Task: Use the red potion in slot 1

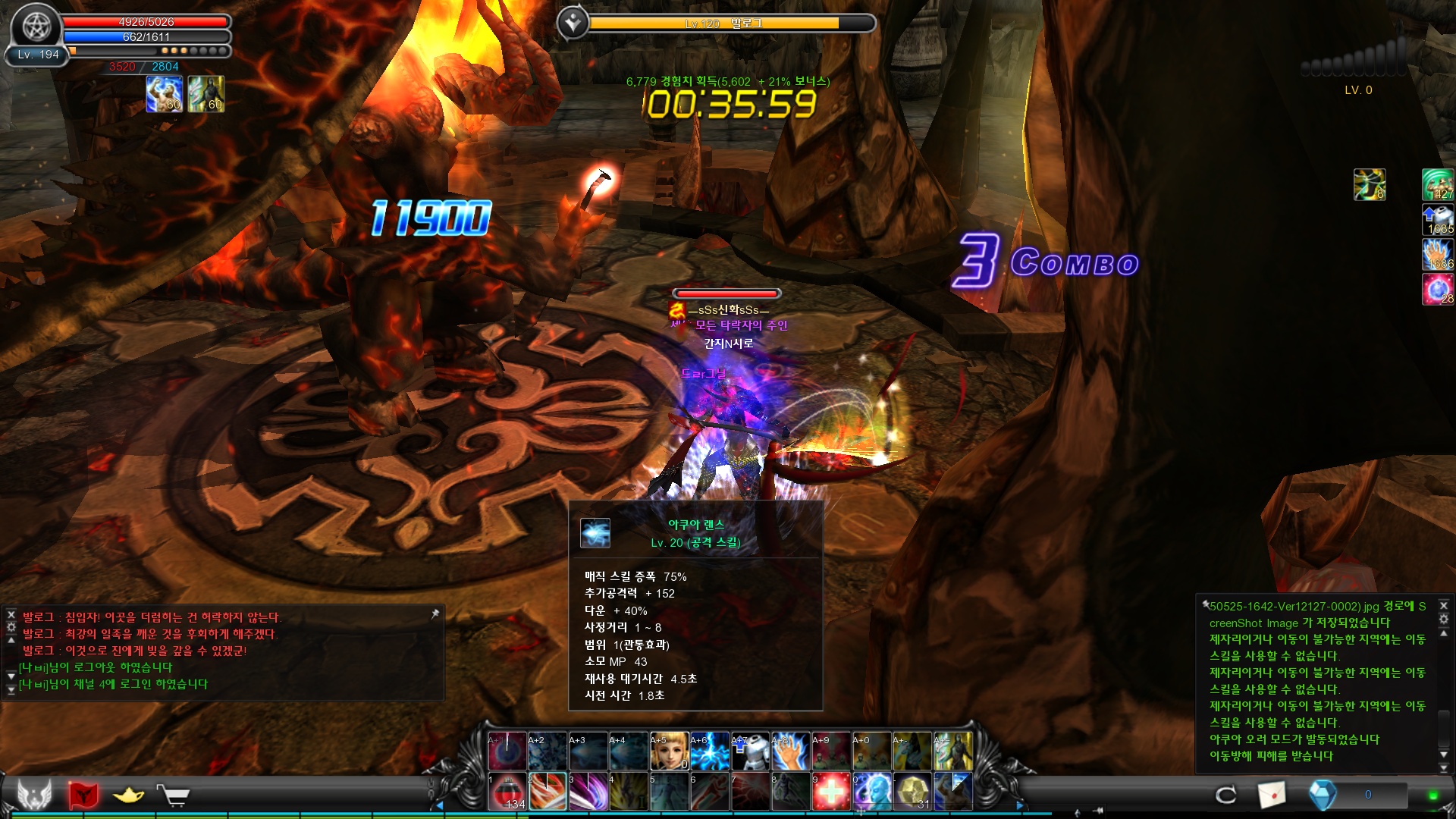Action: [507, 792]
